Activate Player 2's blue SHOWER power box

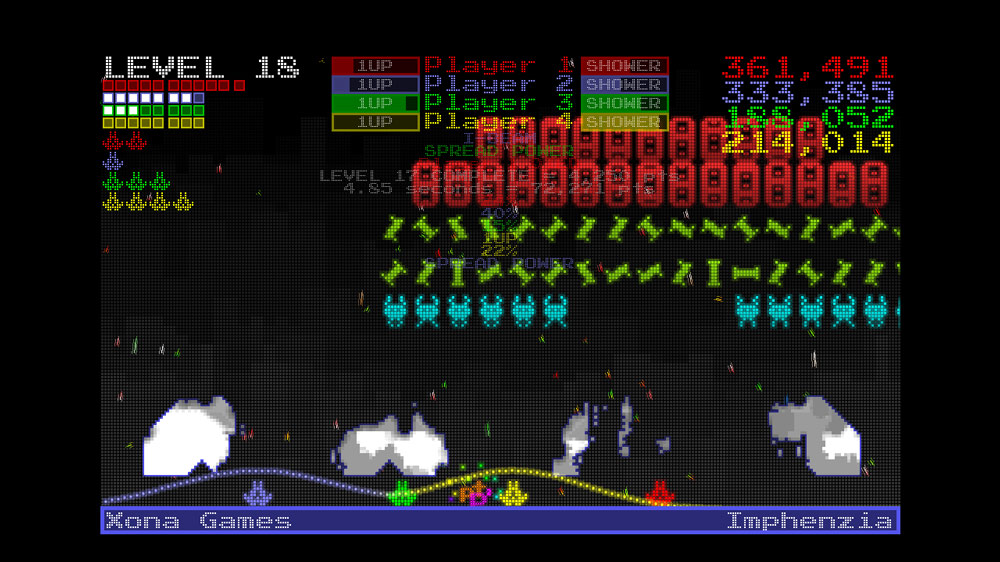pyautogui.click(x=624, y=85)
